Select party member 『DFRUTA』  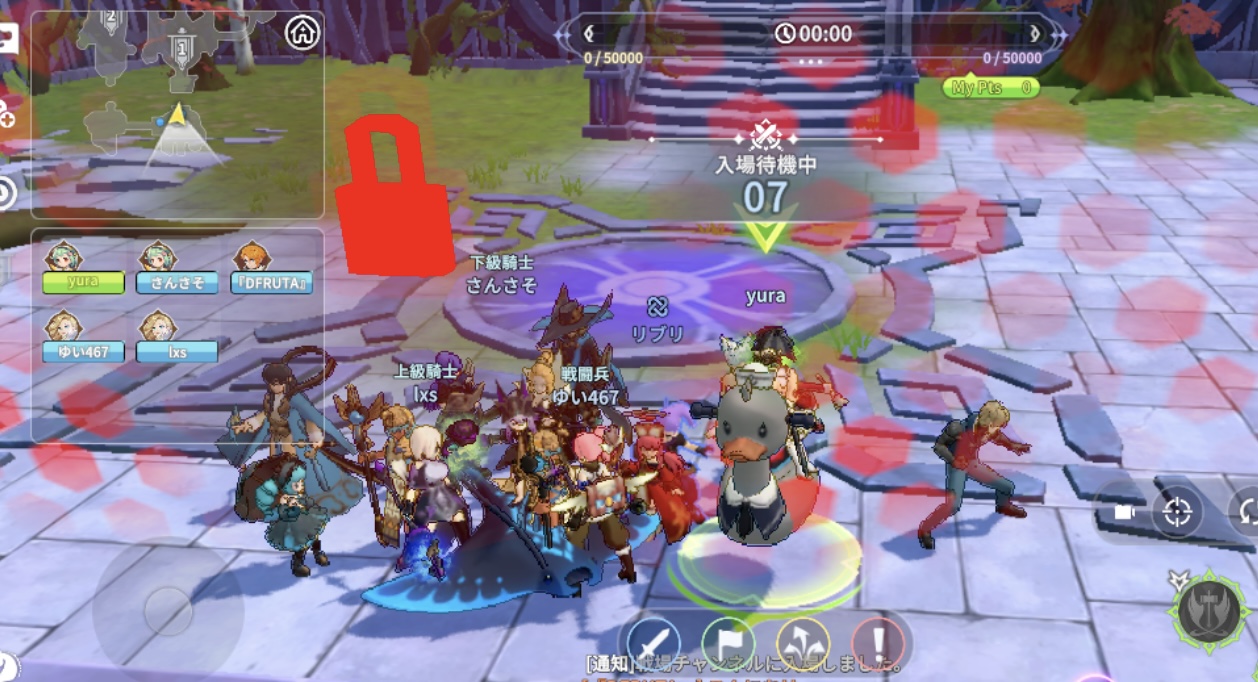(x=272, y=282)
